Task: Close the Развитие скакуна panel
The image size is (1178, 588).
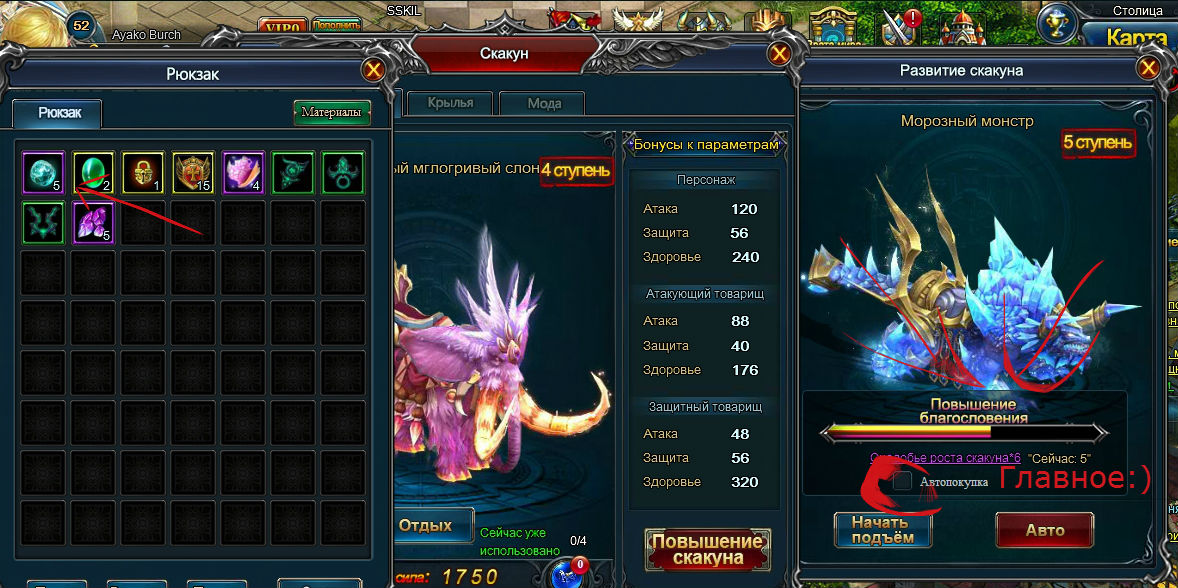Action: (1149, 69)
